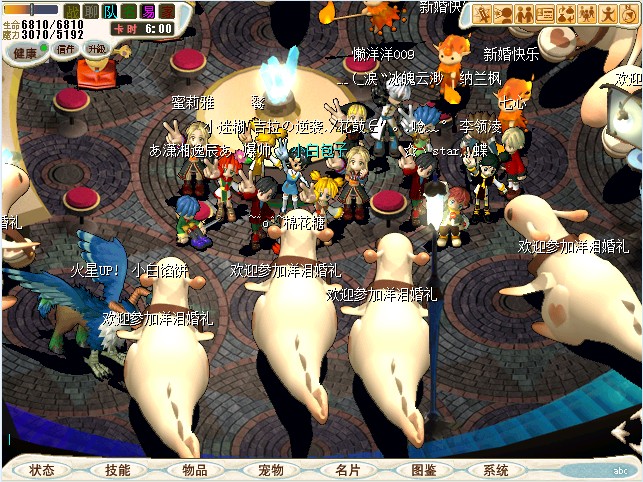Click the 升級 level-up button
The width and height of the screenshot is (643, 482).
(97, 49)
